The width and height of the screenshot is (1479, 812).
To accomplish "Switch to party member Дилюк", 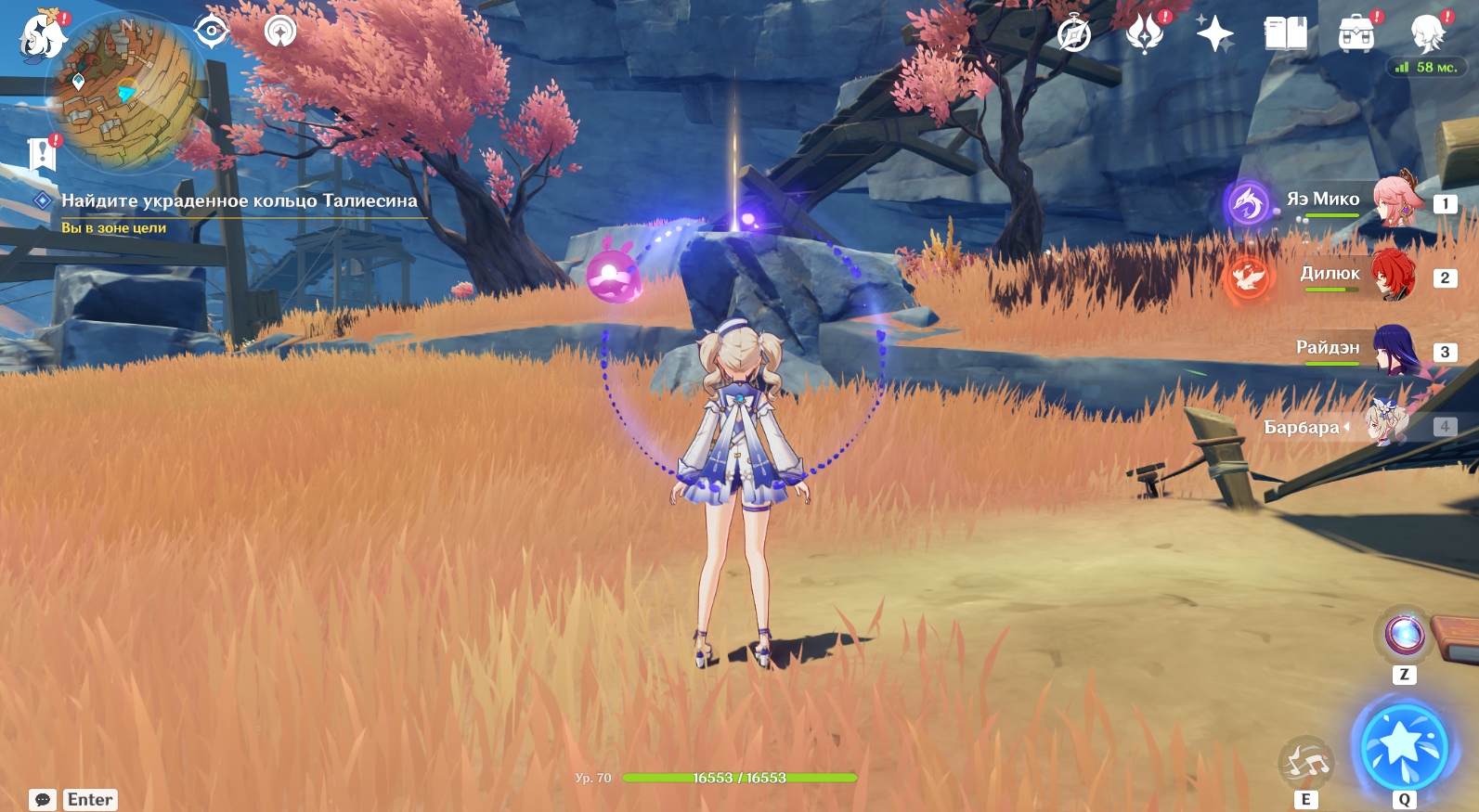I will coord(1391,276).
